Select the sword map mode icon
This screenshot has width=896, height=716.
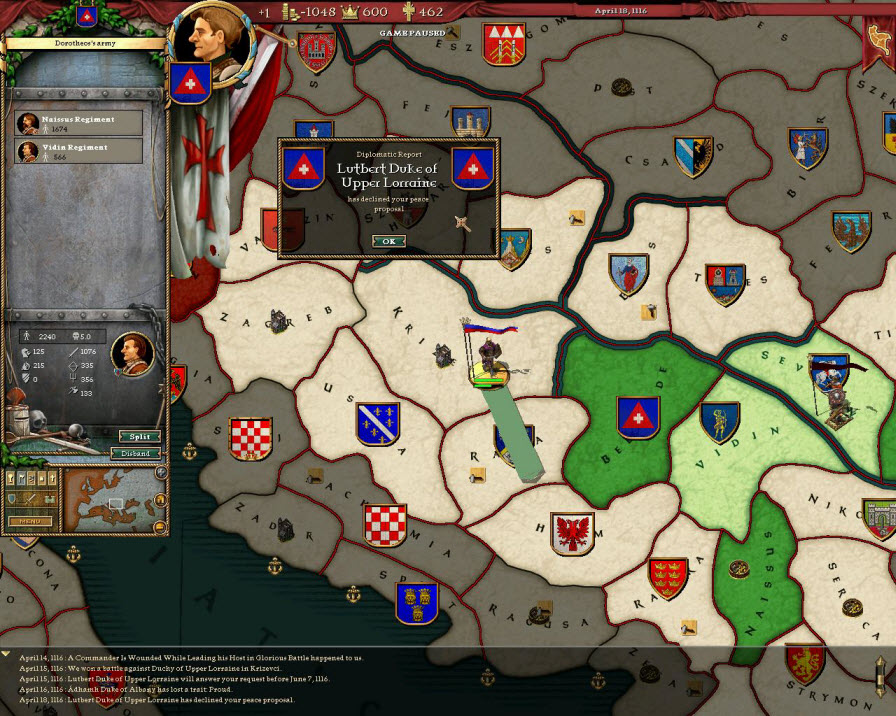(29, 499)
